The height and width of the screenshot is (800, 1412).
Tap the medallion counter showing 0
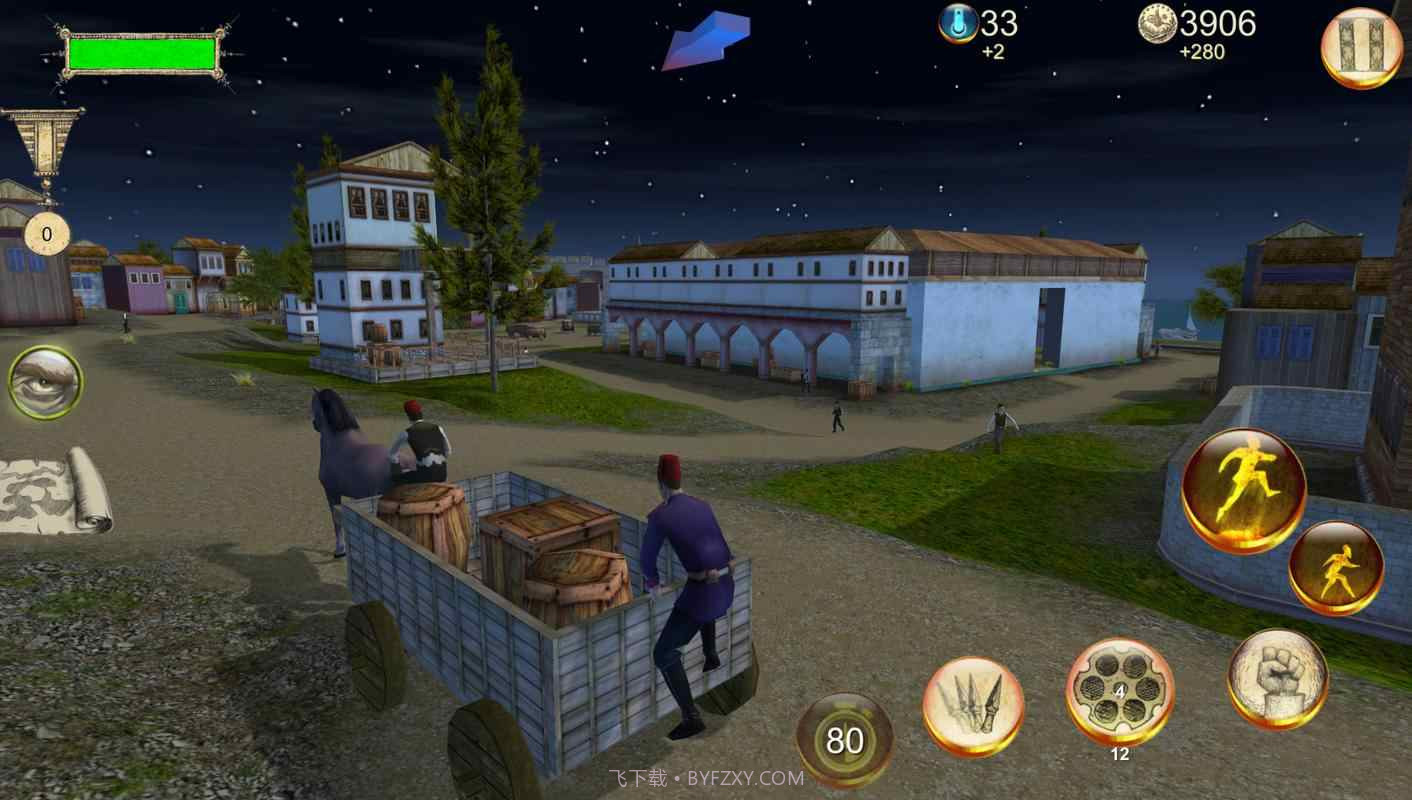(44, 234)
